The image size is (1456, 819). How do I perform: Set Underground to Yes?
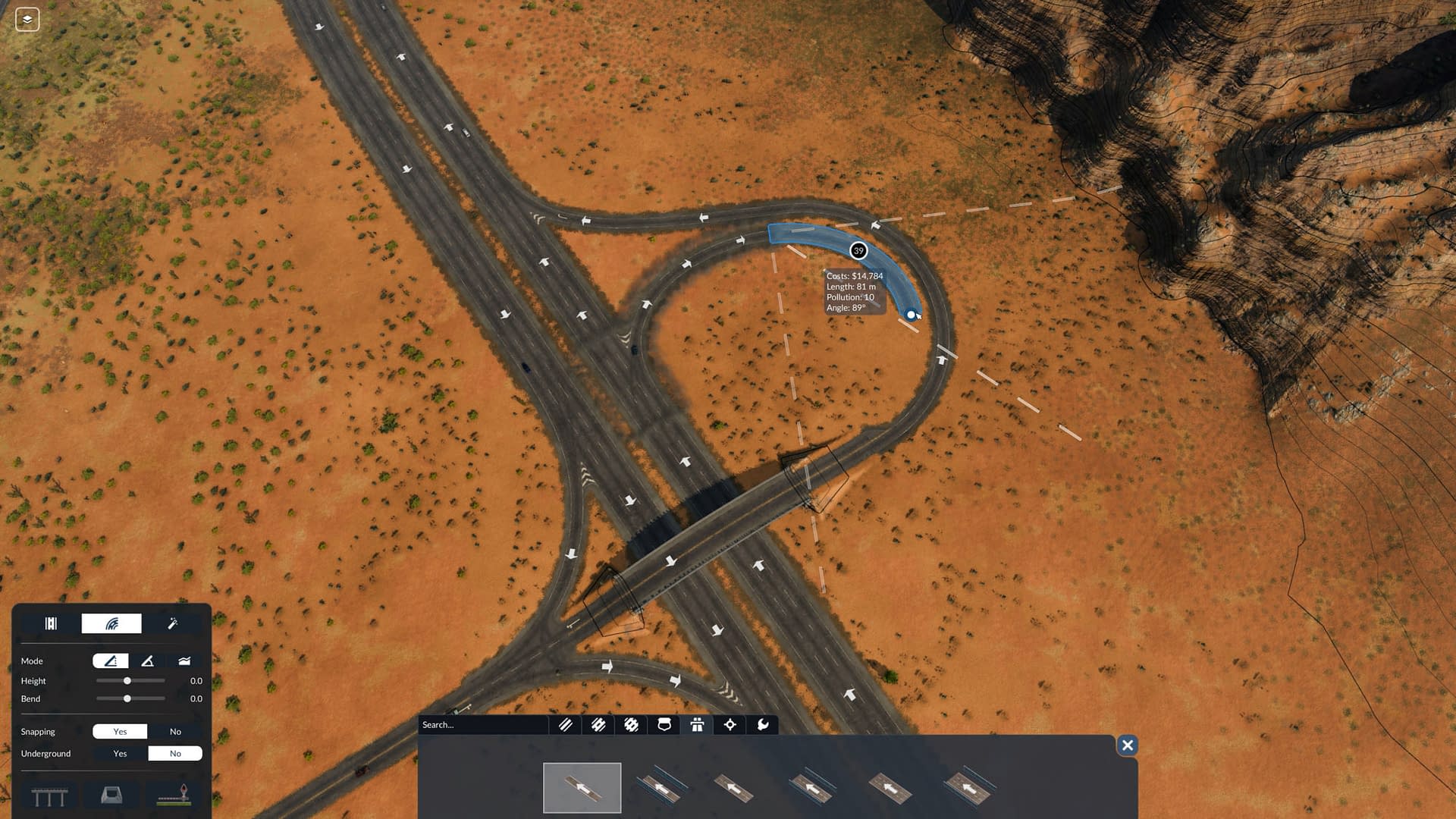tap(120, 754)
